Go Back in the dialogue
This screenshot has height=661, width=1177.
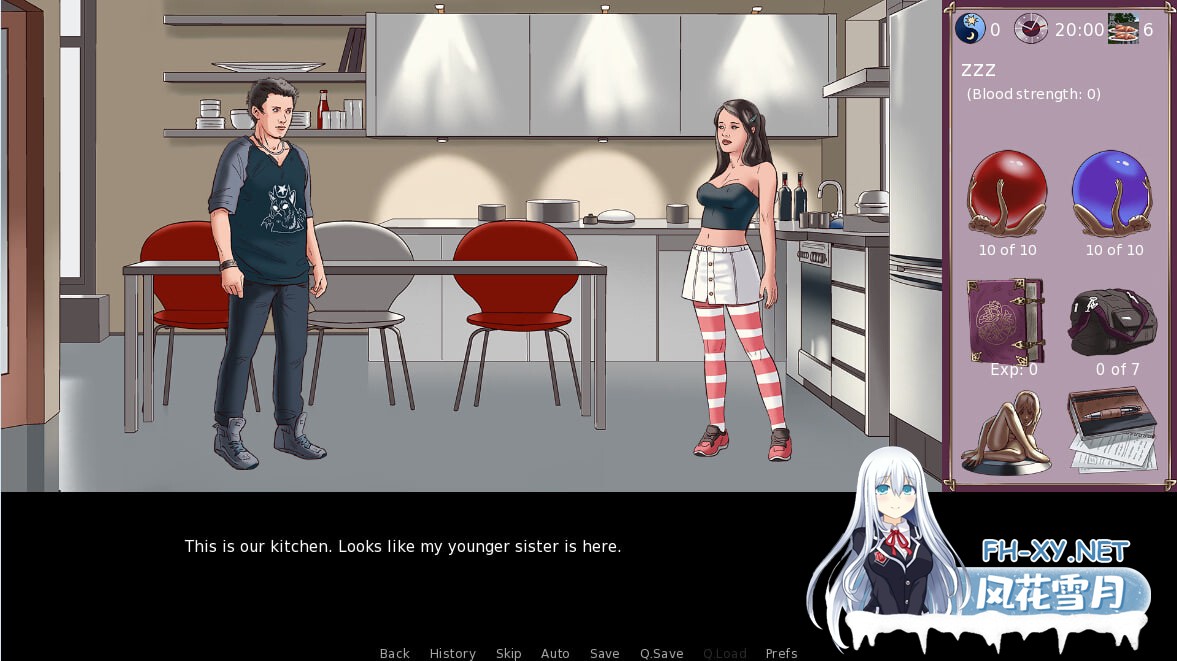(394, 653)
